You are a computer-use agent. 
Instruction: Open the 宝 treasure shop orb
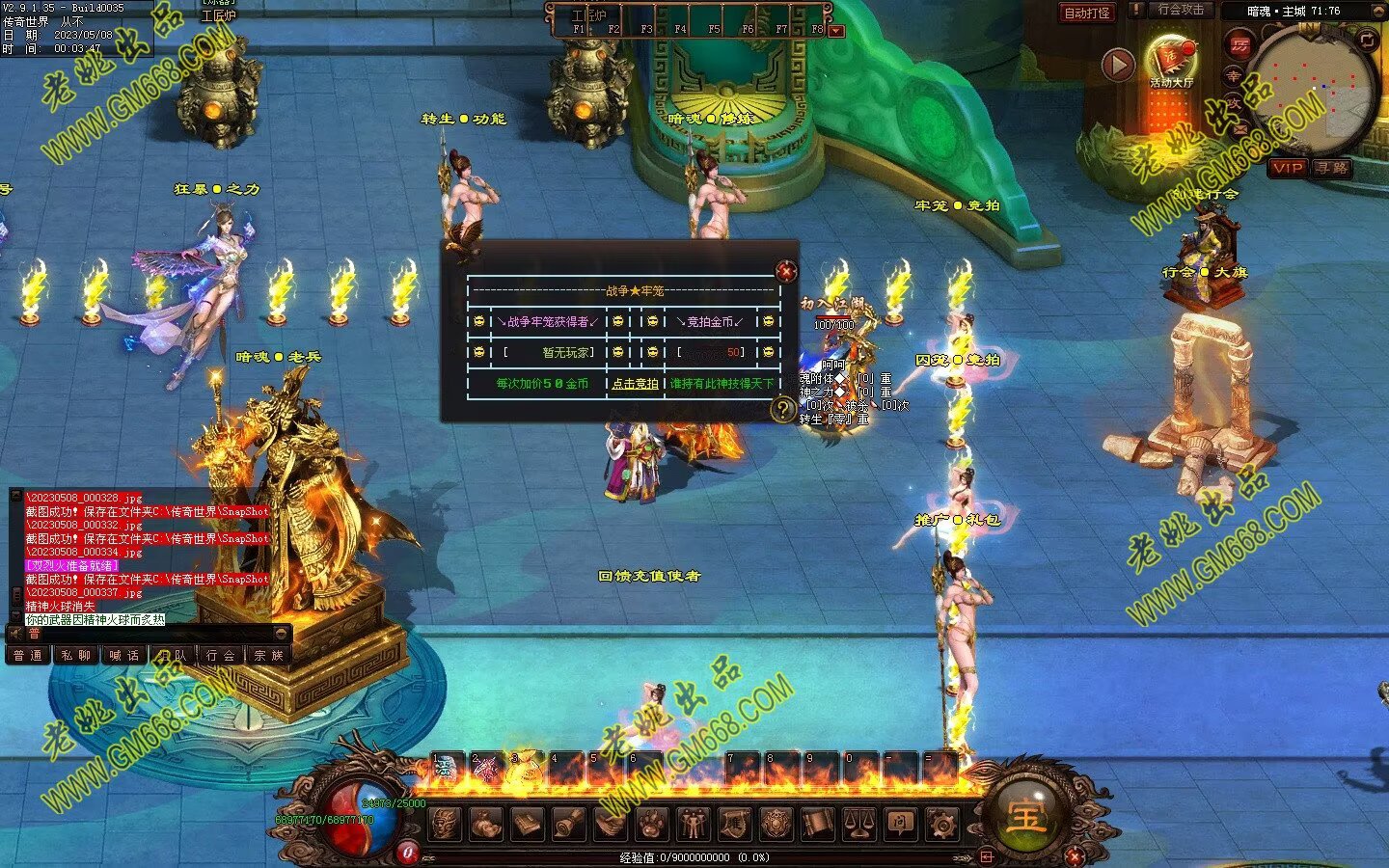(x=1025, y=816)
